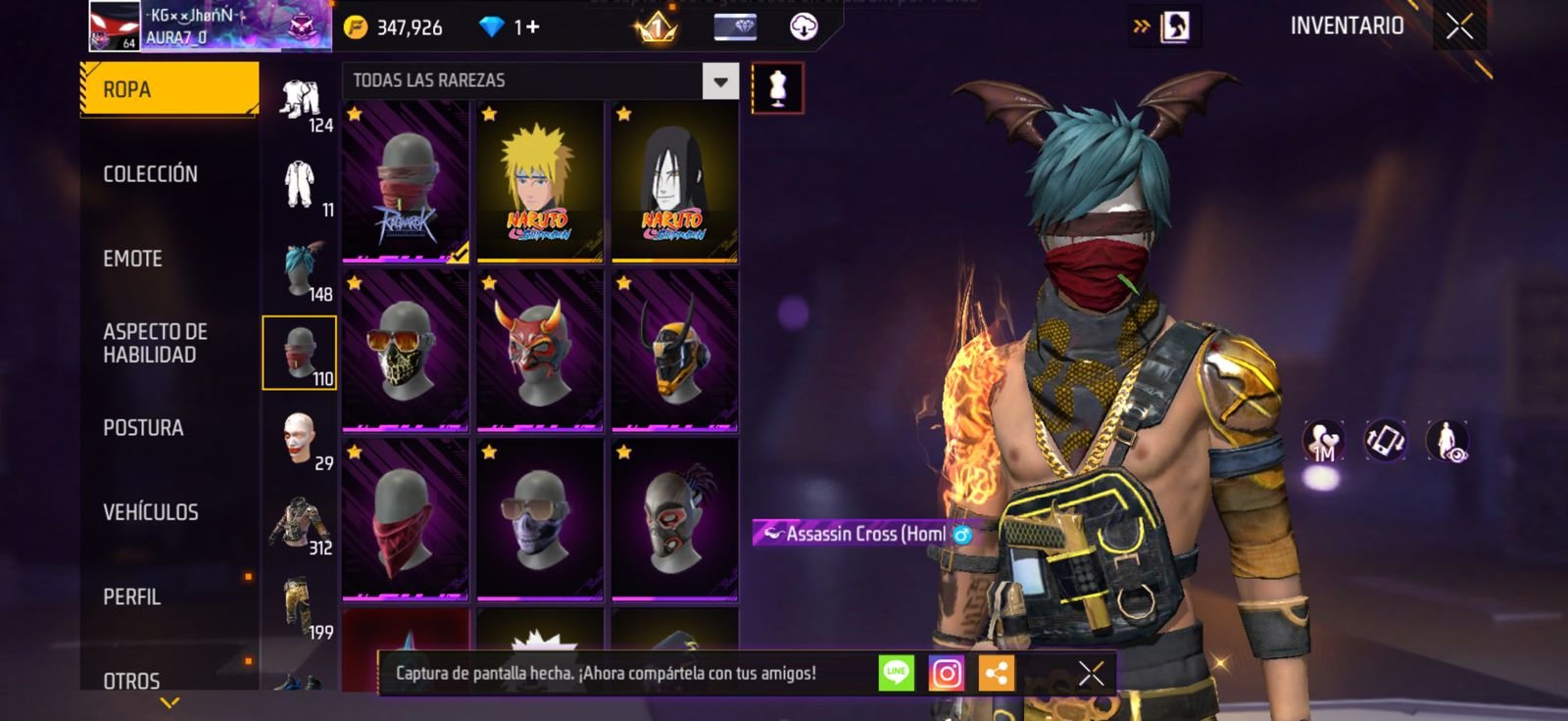The image size is (1568, 721).
Task: Close the Inventario screen
Action: coord(1459,26)
